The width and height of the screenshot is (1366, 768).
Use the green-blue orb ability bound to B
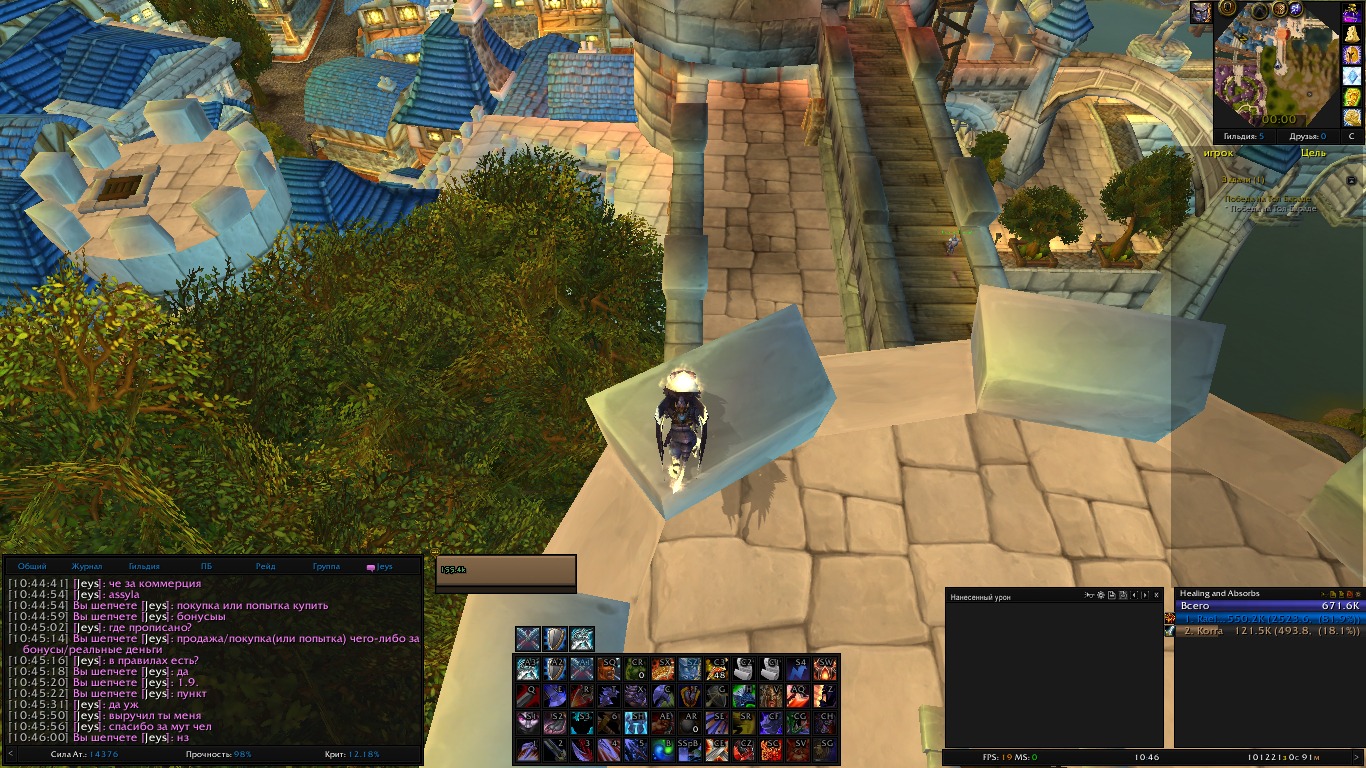[663, 749]
